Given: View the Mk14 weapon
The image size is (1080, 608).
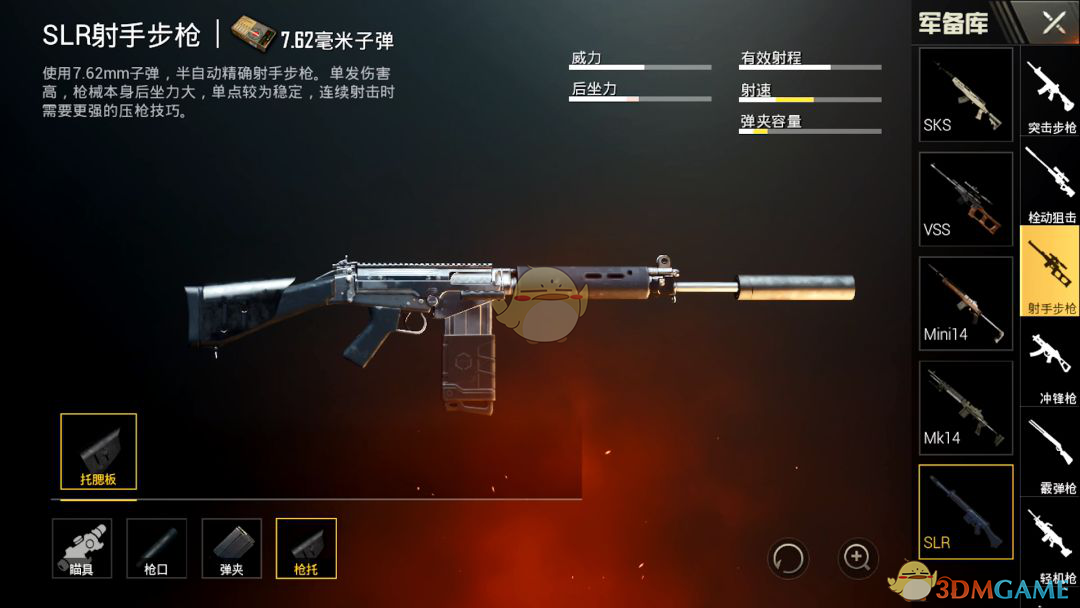Looking at the screenshot, I should point(965,408).
